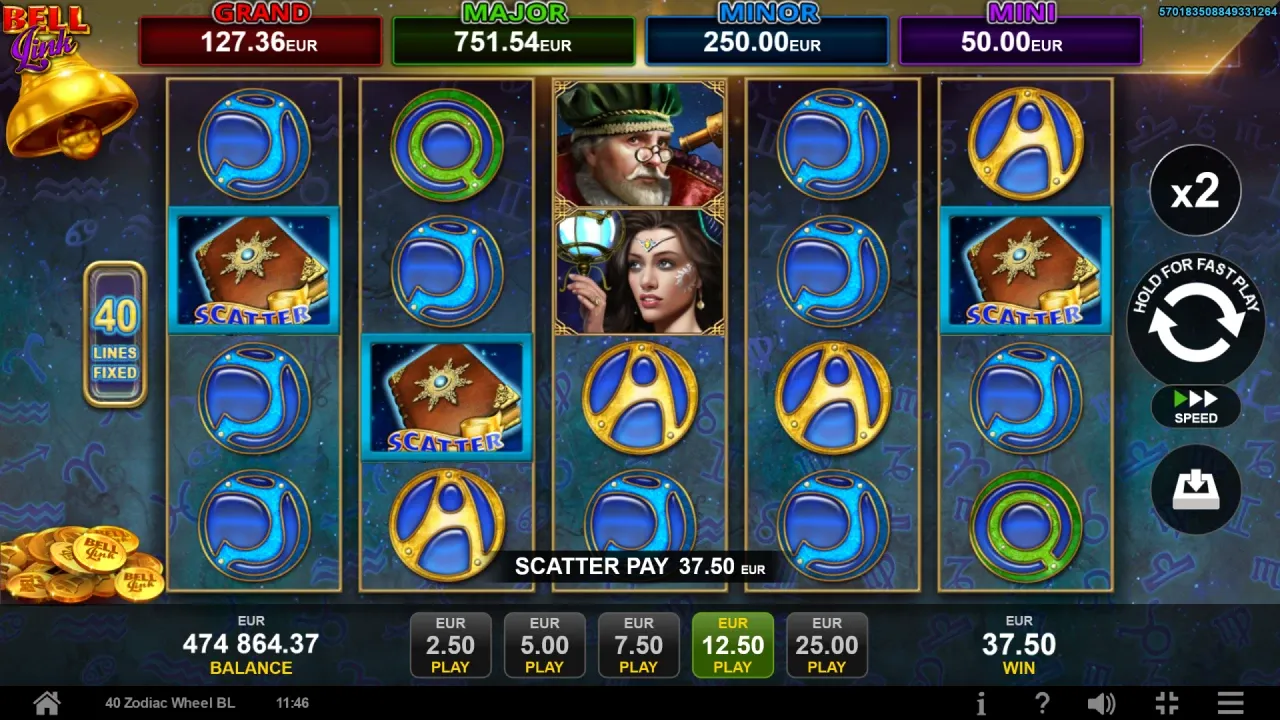Toggle fullscreen mode icon
The width and height of the screenshot is (1280, 720).
(x=1166, y=703)
